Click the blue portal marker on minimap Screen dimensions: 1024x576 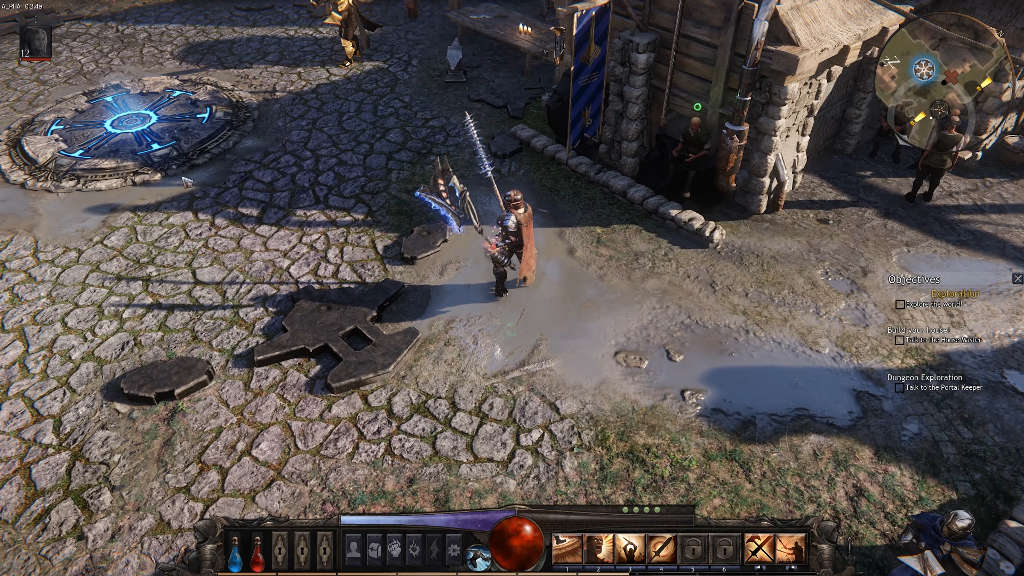tap(924, 68)
